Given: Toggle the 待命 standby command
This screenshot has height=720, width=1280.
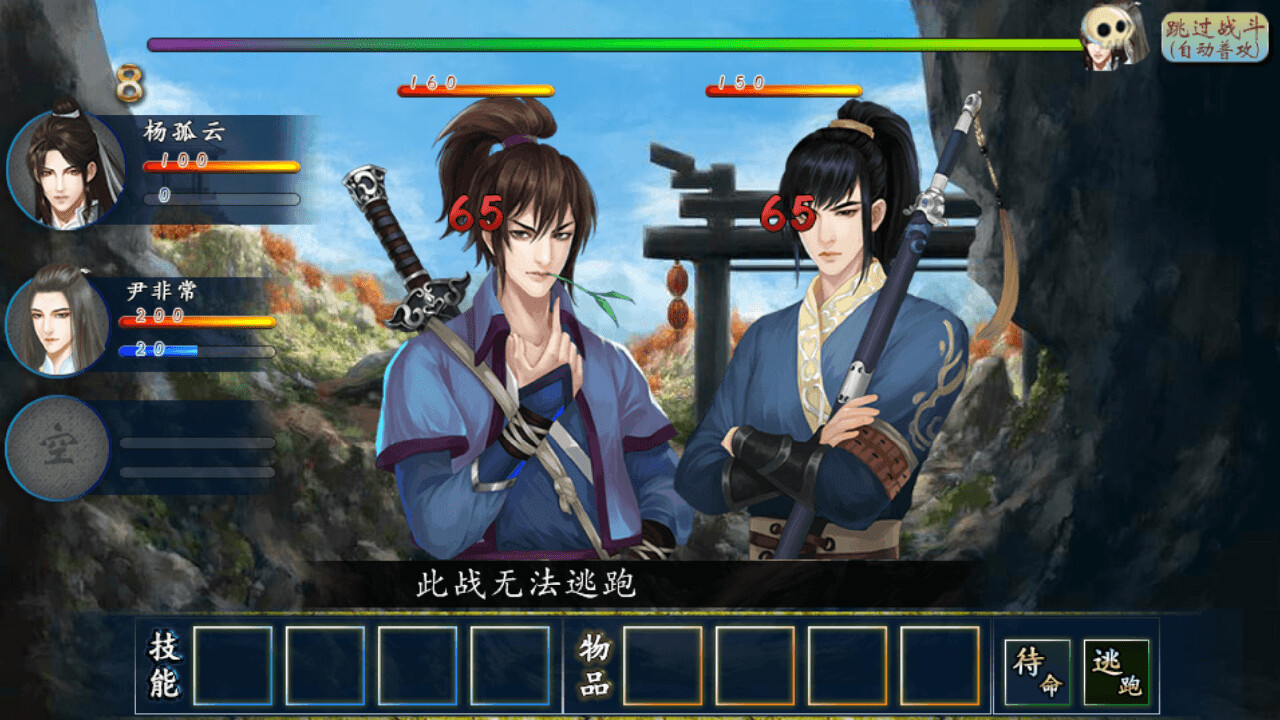Looking at the screenshot, I should click(x=1036, y=667).
